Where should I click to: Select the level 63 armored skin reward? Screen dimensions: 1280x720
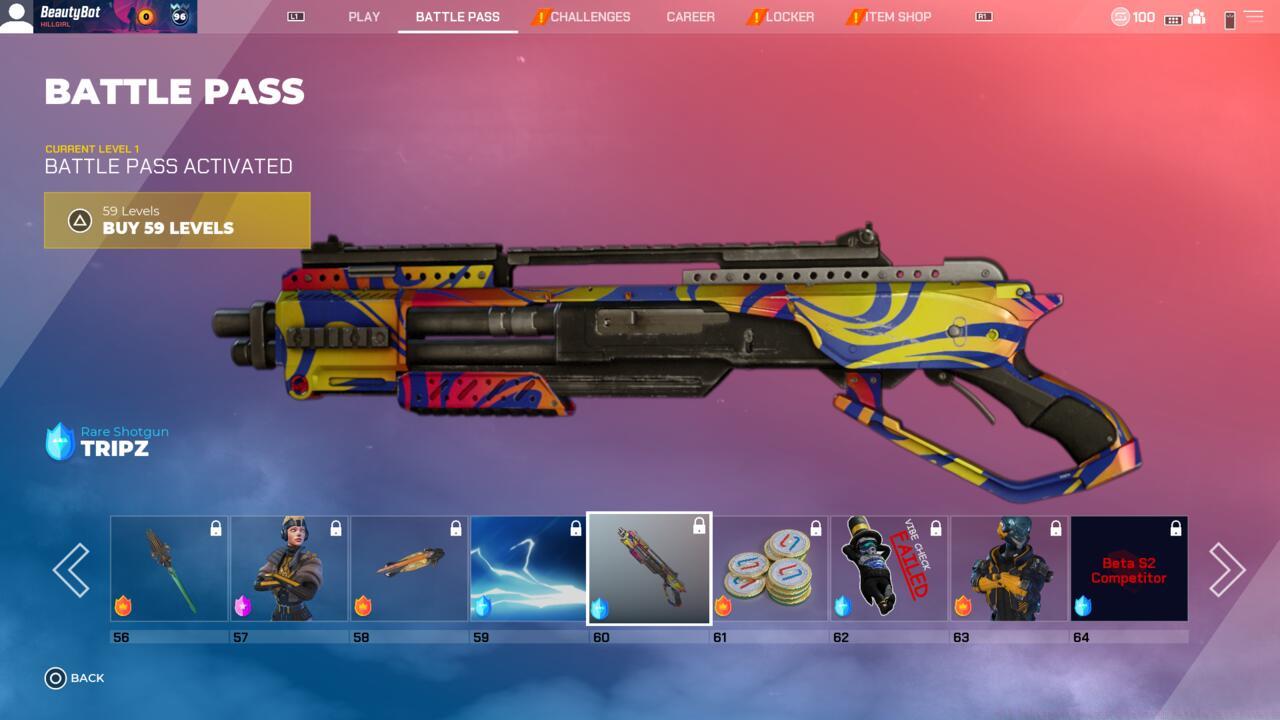click(x=1009, y=569)
